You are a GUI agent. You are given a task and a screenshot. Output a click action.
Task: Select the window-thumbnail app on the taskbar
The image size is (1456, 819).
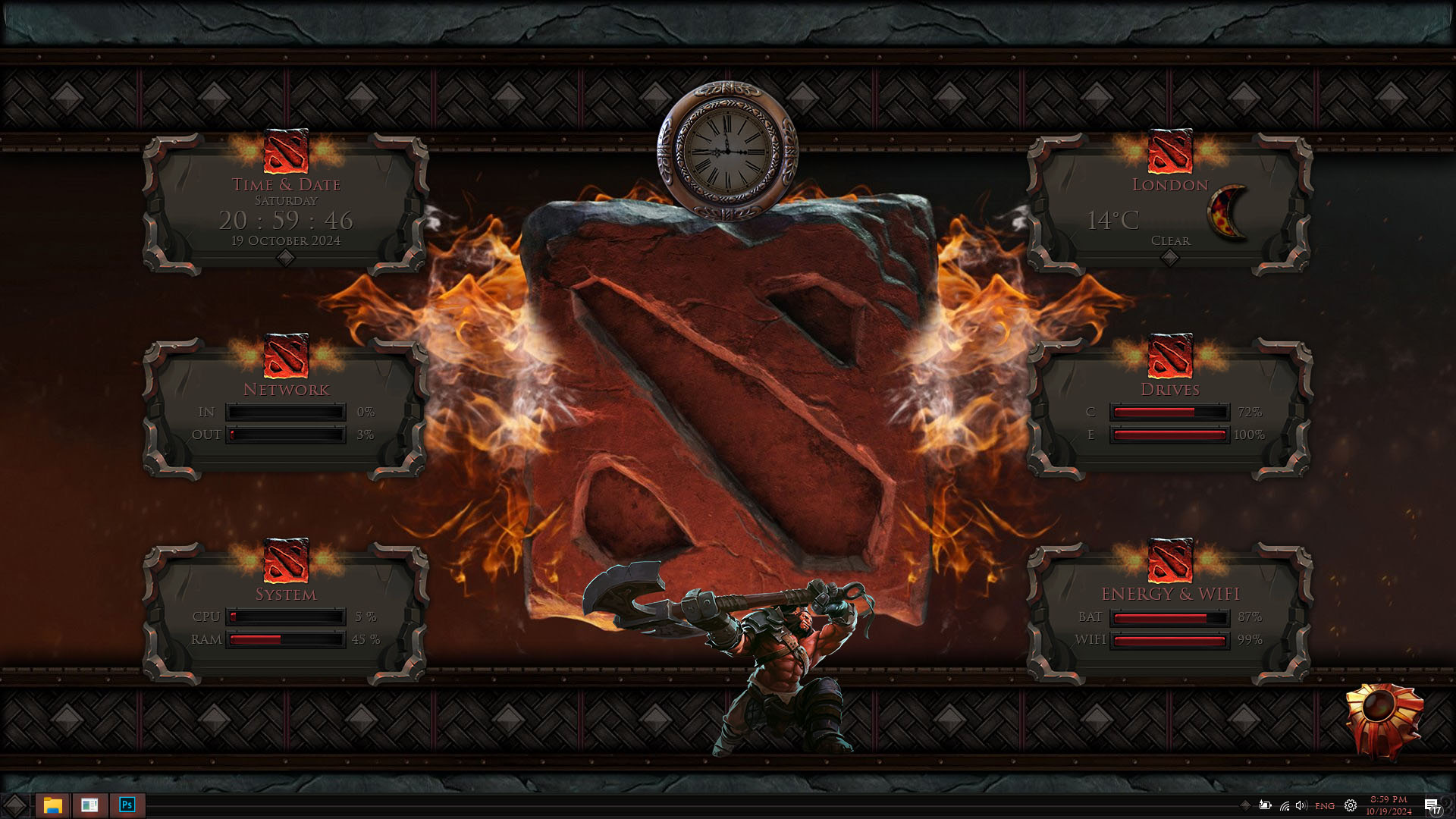(x=89, y=805)
